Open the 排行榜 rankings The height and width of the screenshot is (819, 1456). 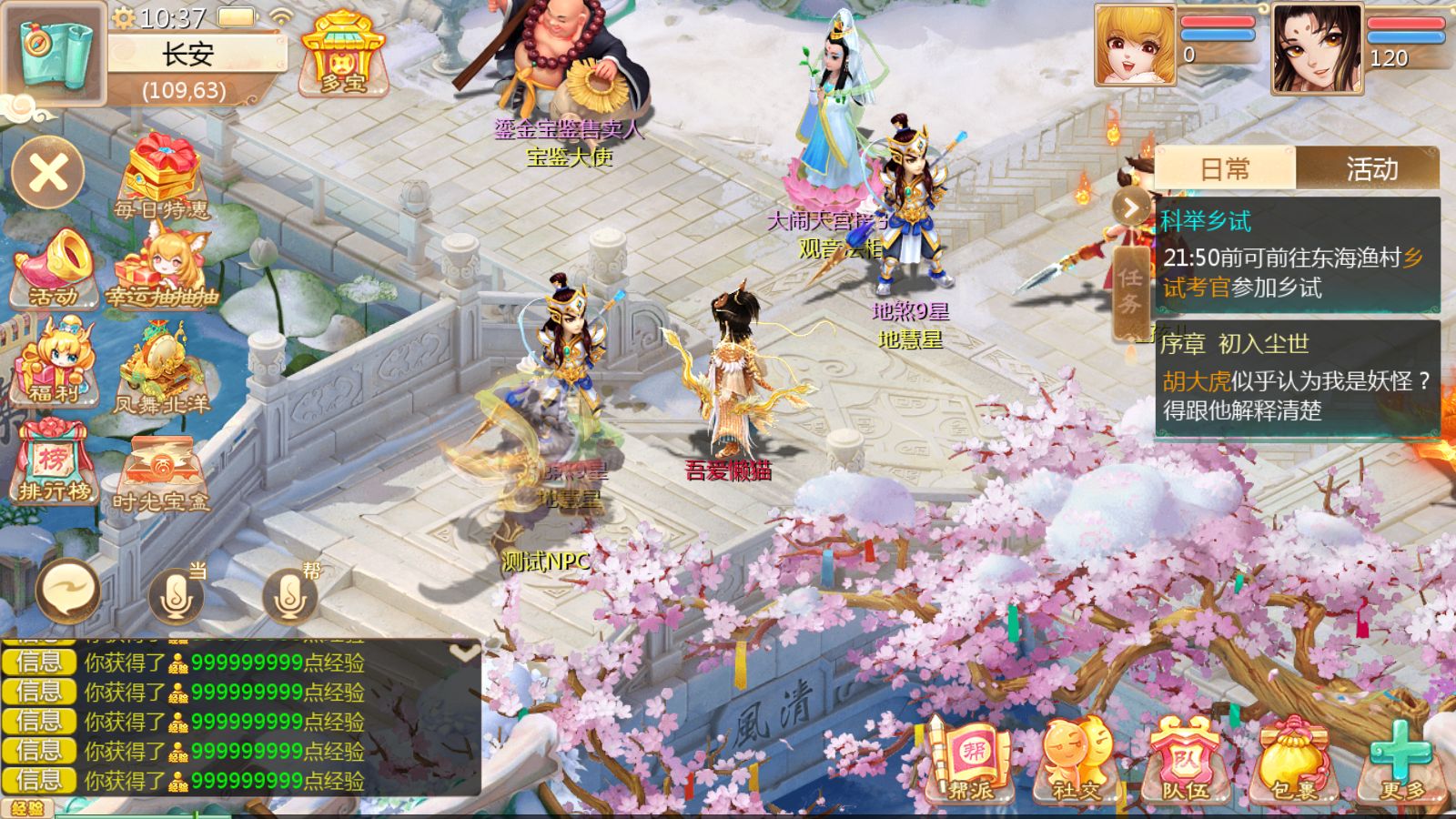(55, 464)
